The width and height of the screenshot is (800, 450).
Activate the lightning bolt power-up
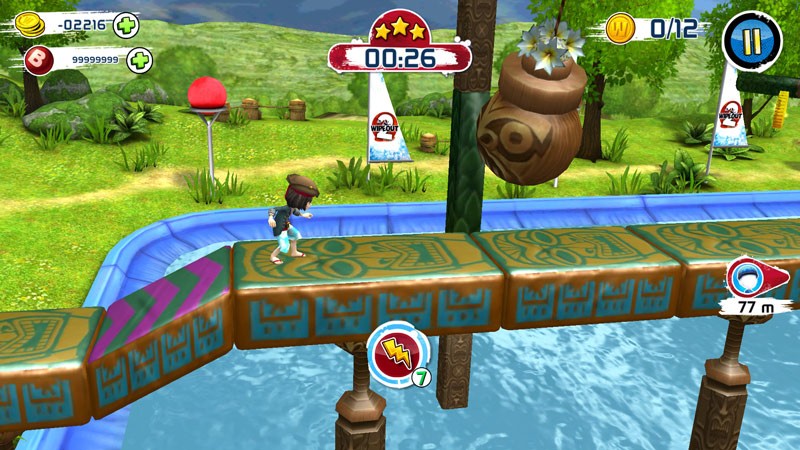pyautogui.click(x=397, y=352)
